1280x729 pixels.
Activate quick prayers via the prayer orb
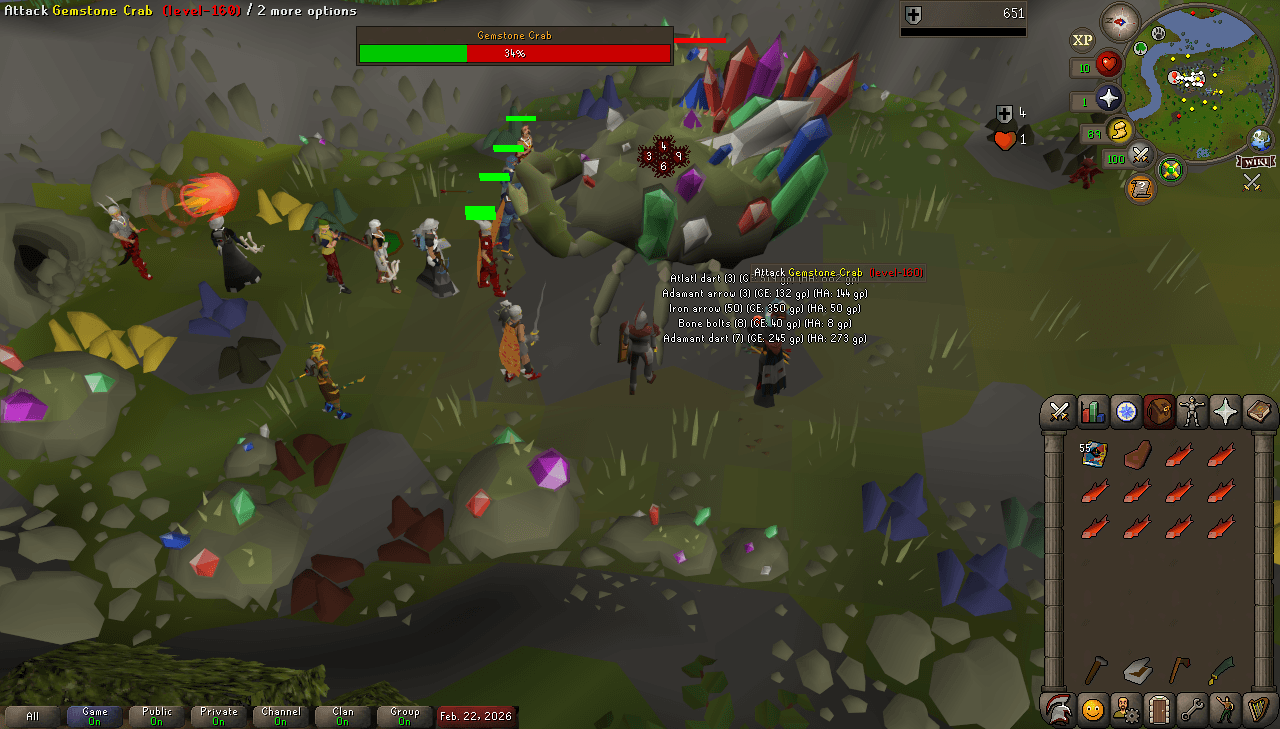coord(1109,97)
